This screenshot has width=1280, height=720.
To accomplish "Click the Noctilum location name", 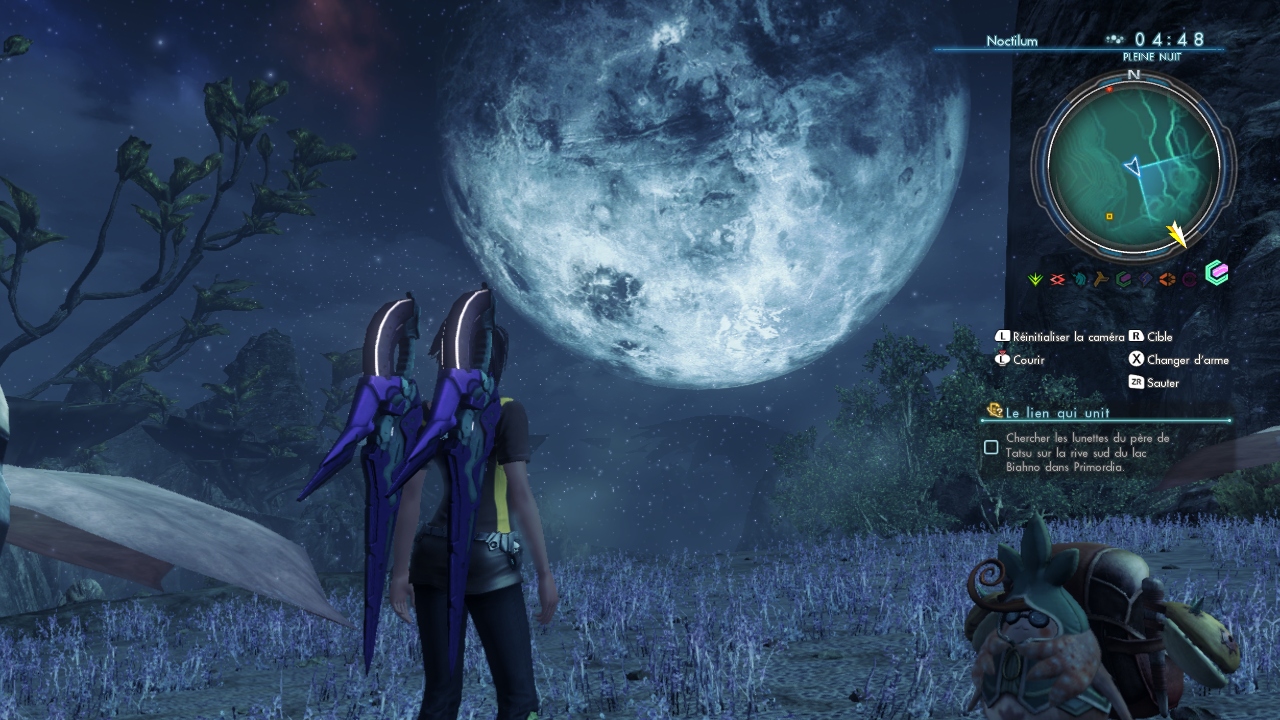I will 1012,41.
